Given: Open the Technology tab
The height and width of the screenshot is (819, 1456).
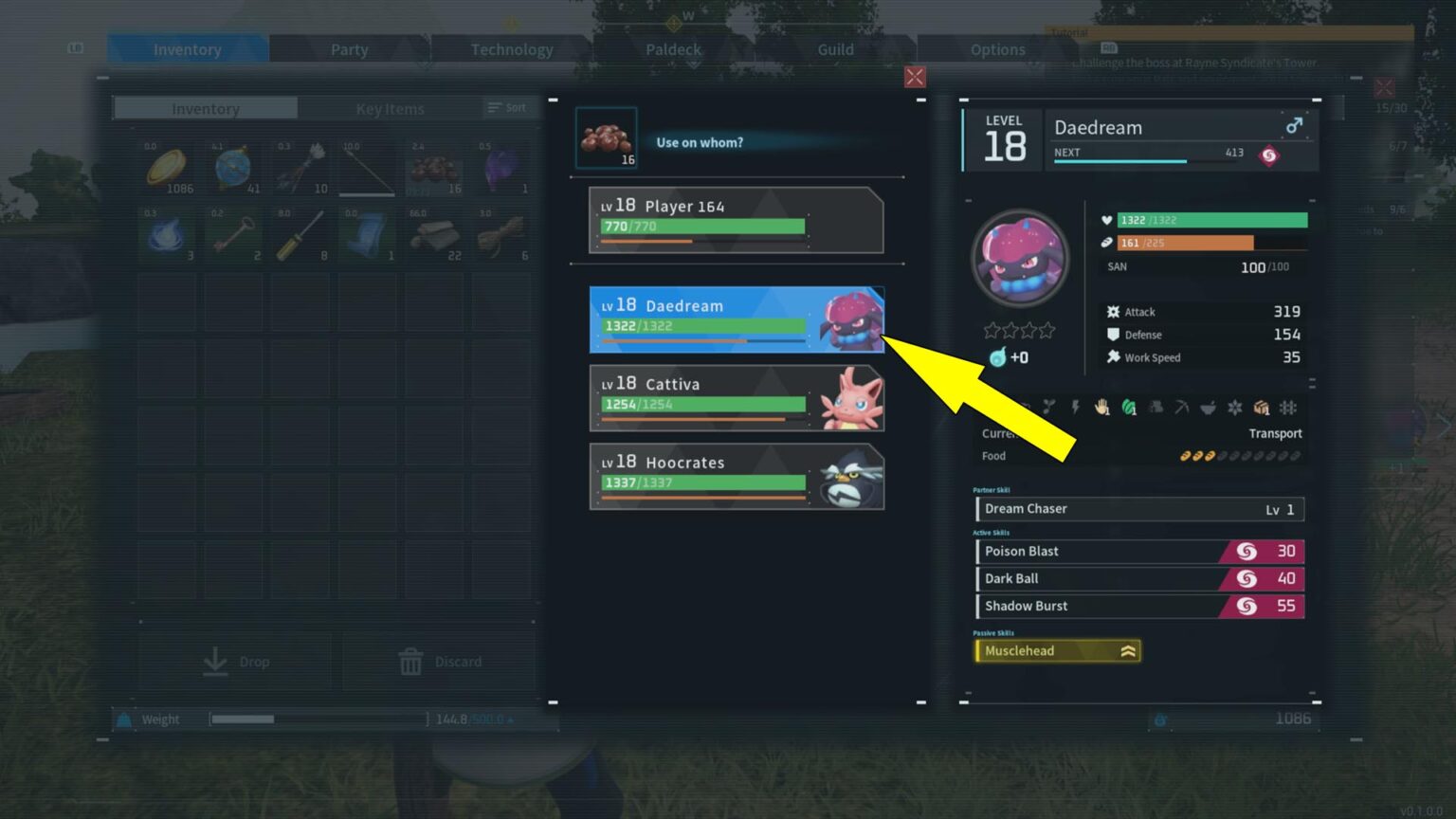Looking at the screenshot, I should (x=512, y=49).
